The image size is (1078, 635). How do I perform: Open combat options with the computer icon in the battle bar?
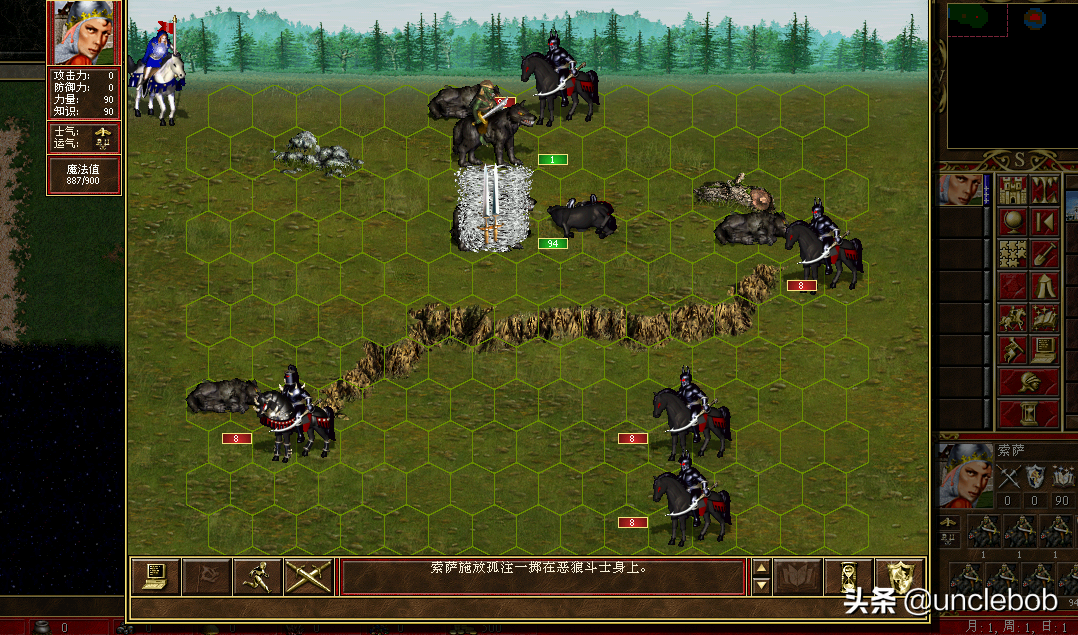(x=156, y=577)
